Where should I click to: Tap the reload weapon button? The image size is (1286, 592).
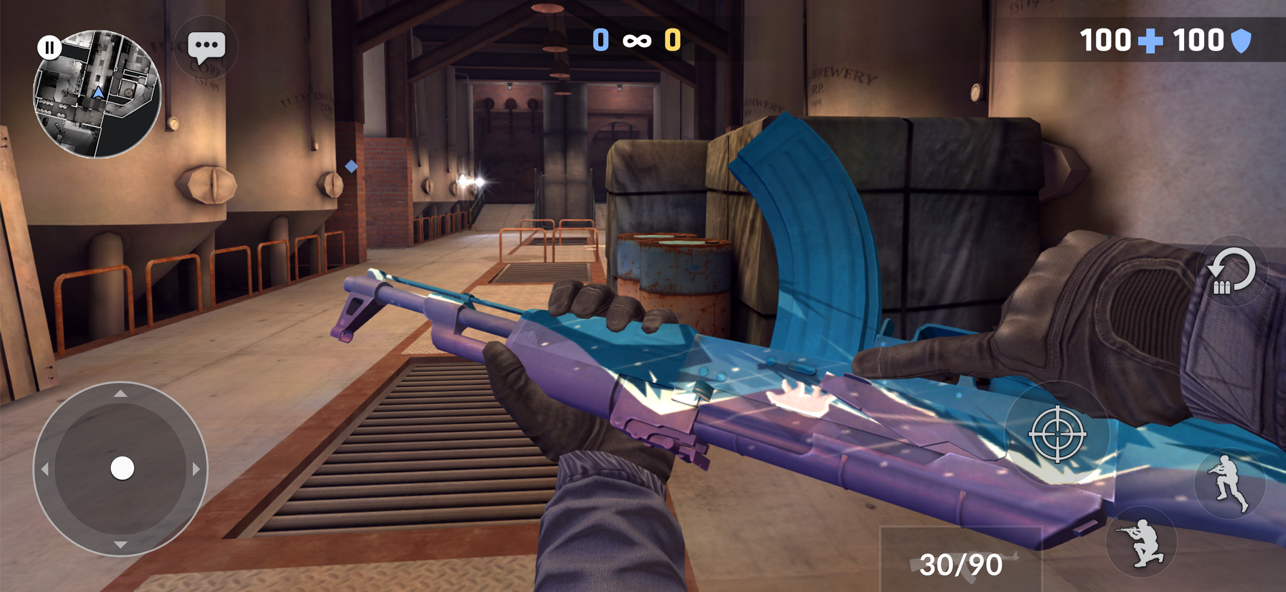coord(1230,272)
